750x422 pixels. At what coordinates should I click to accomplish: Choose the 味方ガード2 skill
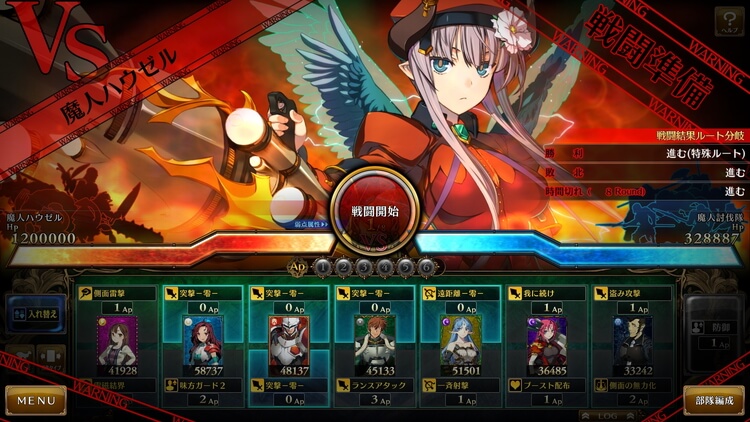click(x=204, y=385)
